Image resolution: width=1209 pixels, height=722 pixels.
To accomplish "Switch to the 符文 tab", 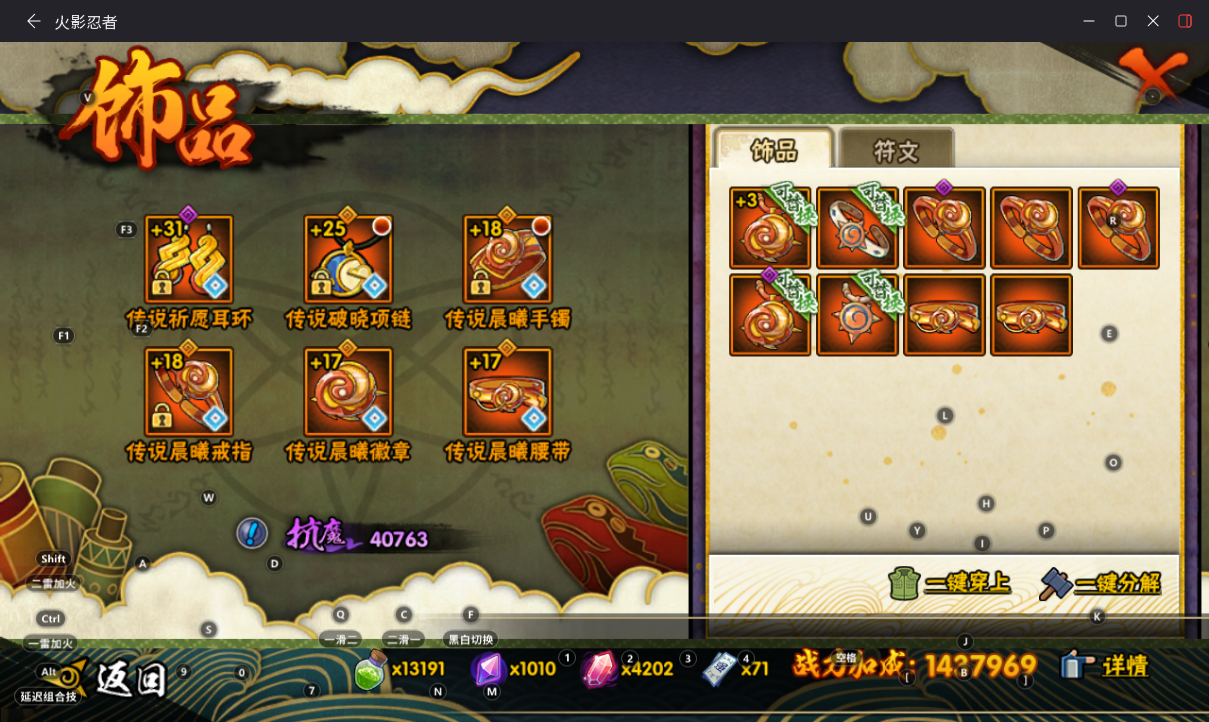I will tap(896, 151).
